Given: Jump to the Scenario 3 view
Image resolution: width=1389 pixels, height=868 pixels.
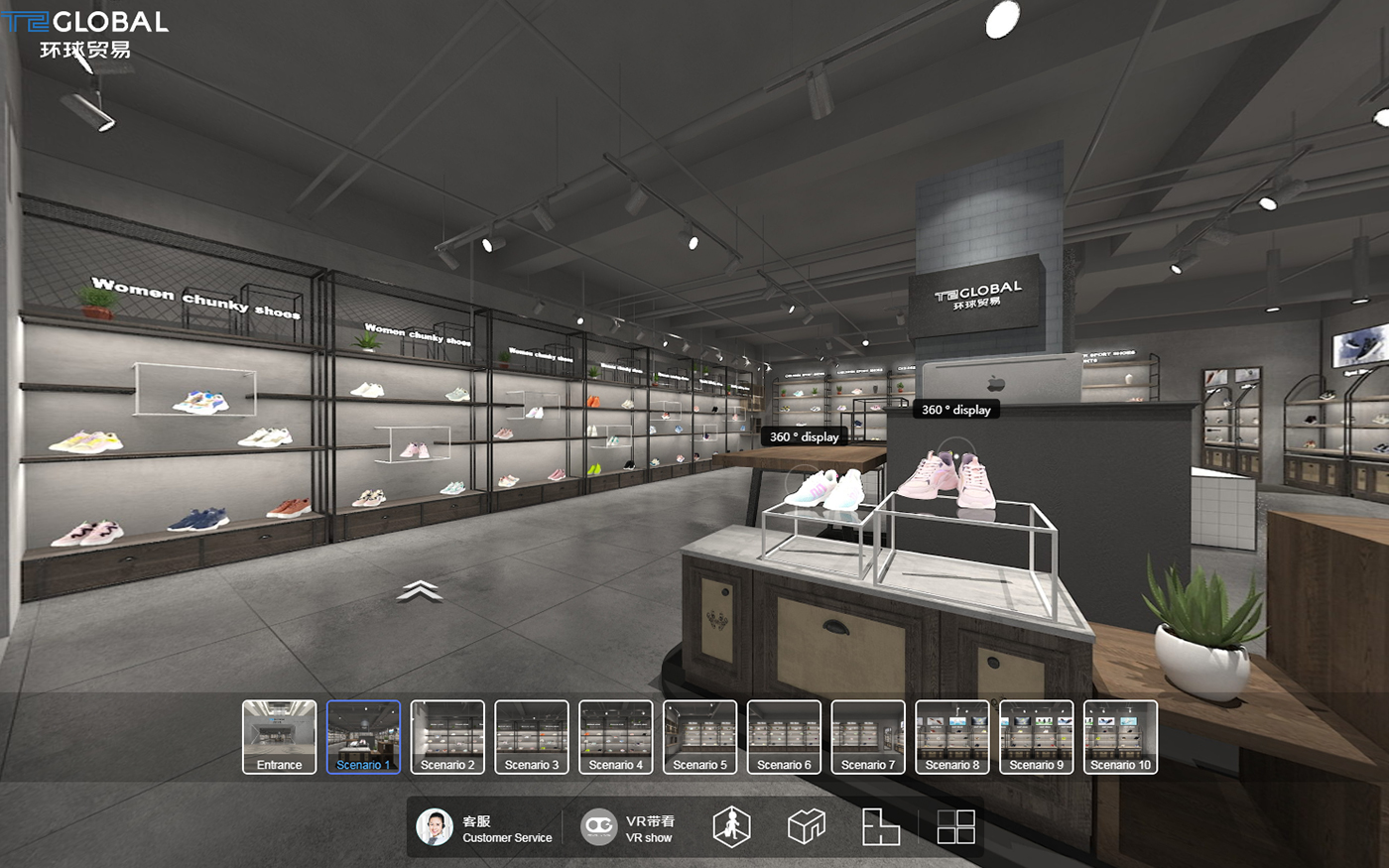Looking at the screenshot, I should pyautogui.click(x=532, y=736).
